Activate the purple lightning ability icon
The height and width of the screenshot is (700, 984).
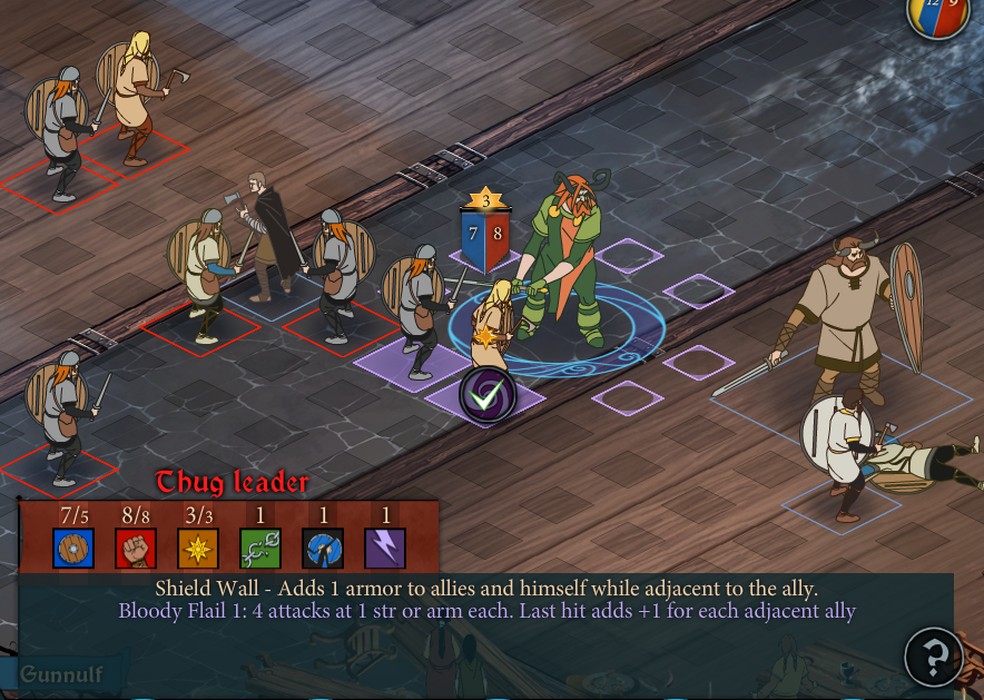pos(385,548)
